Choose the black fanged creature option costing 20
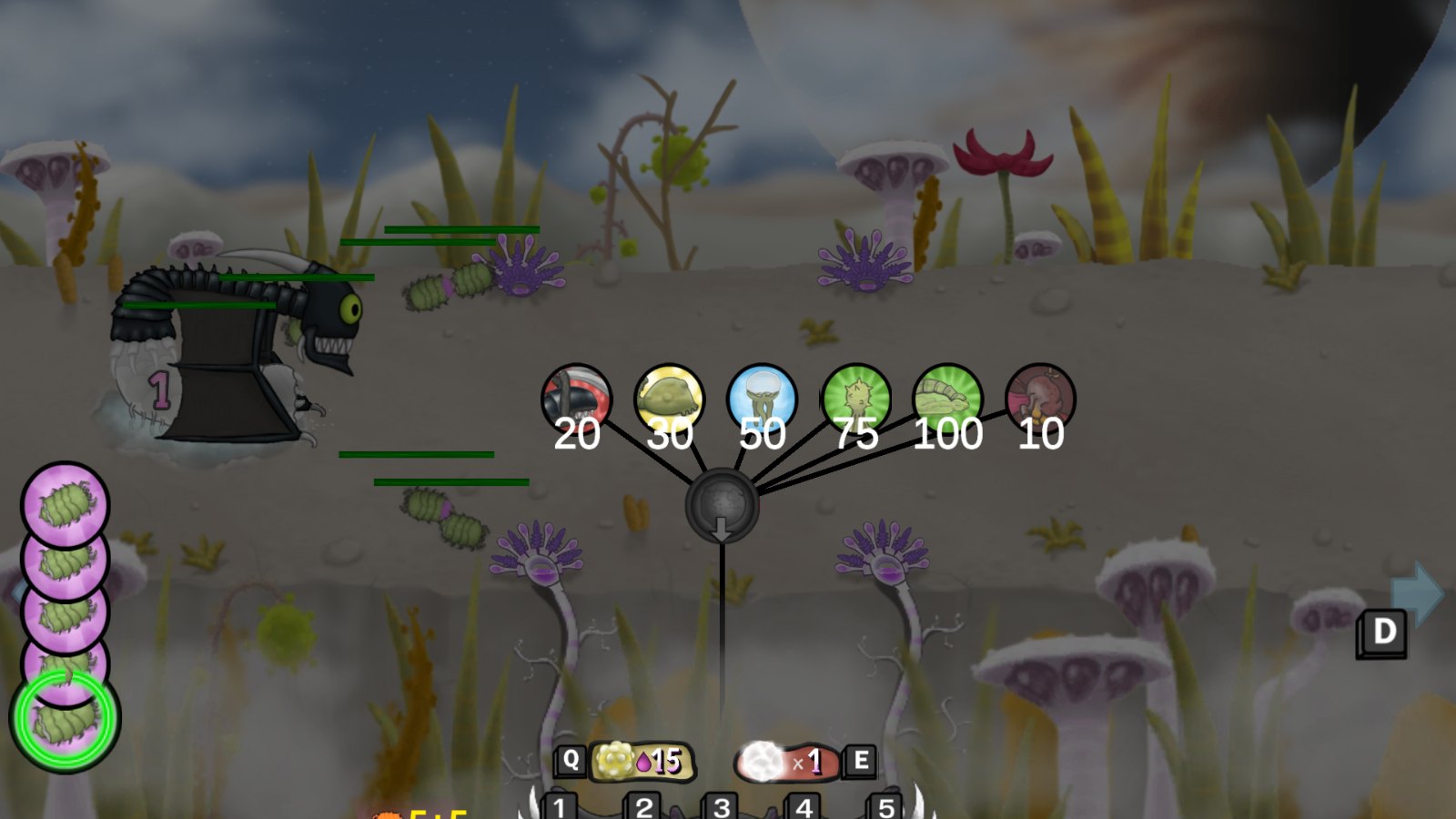The width and height of the screenshot is (1456, 819). tap(576, 399)
